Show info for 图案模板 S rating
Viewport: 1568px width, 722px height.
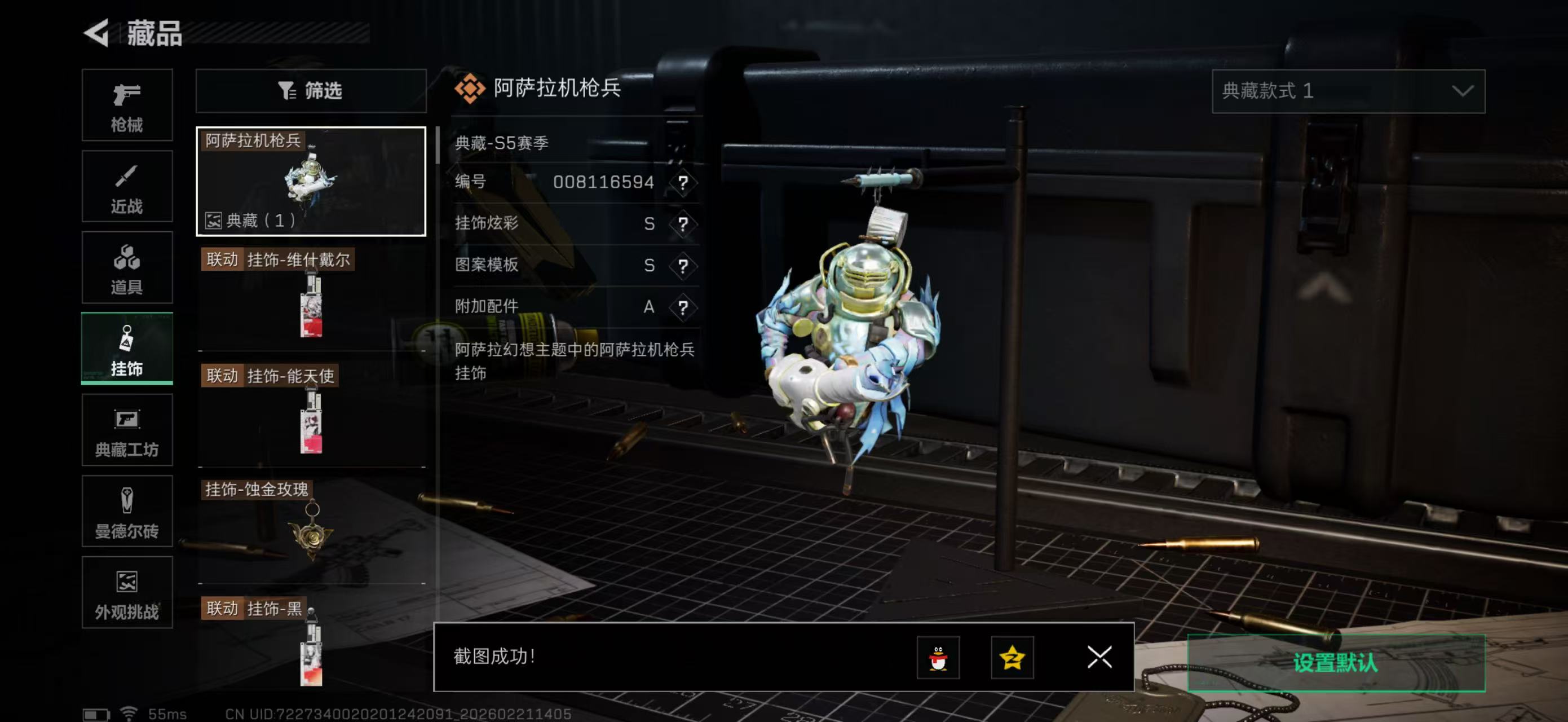point(684,266)
